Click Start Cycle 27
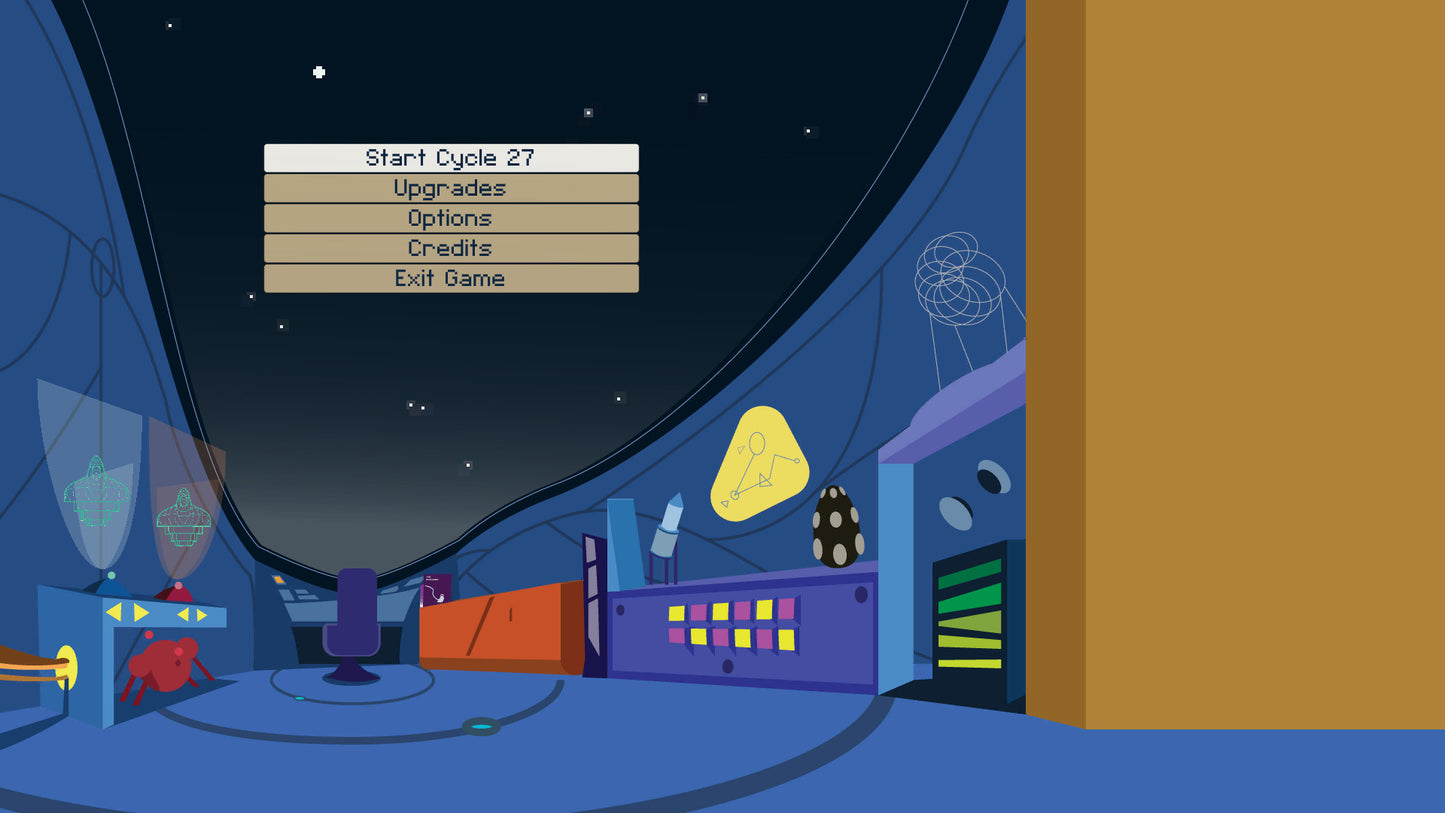 450,158
